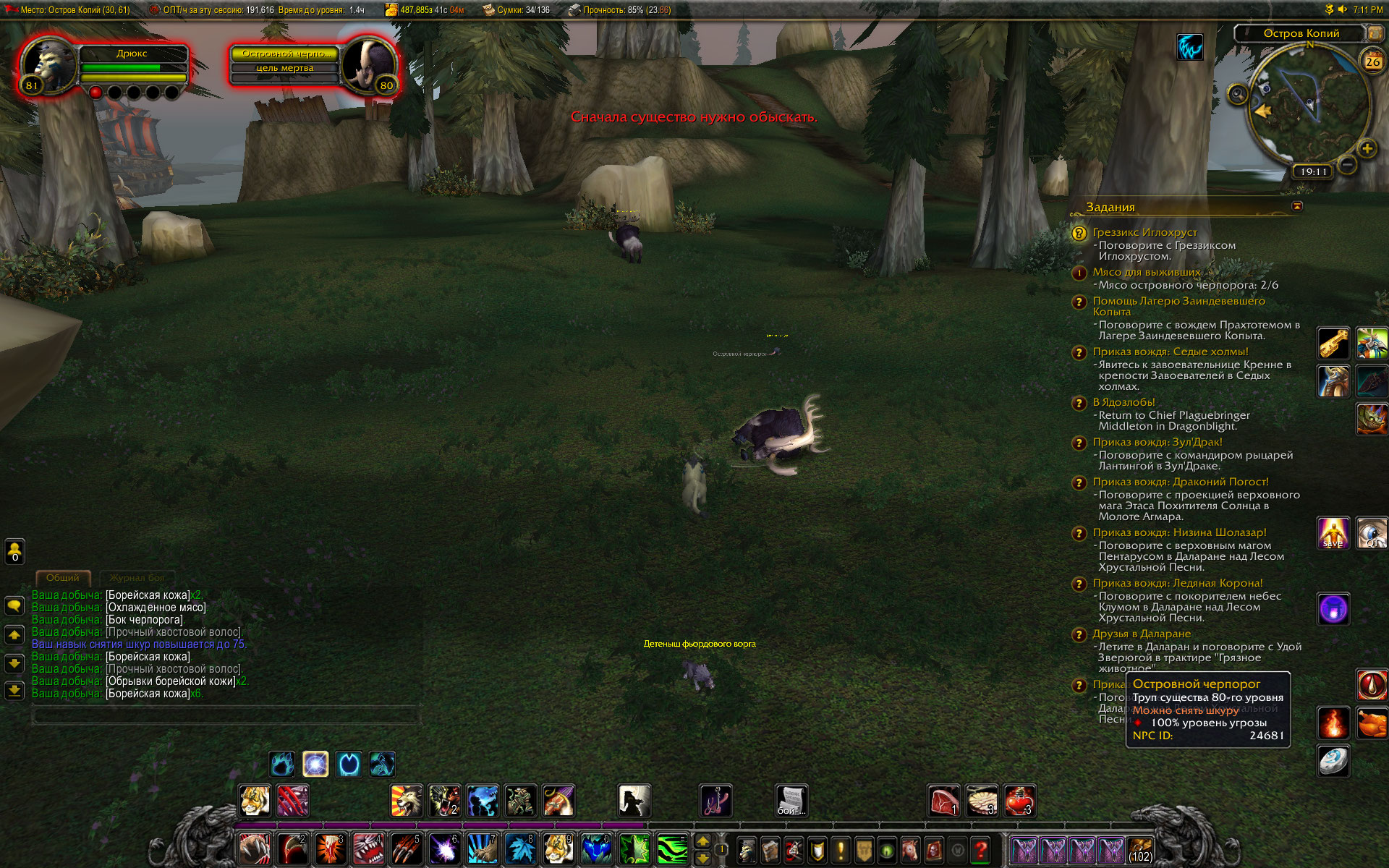The height and width of the screenshot is (868, 1389).
Task: Use the red healing potion slot
Action: [x=1019, y=801]
